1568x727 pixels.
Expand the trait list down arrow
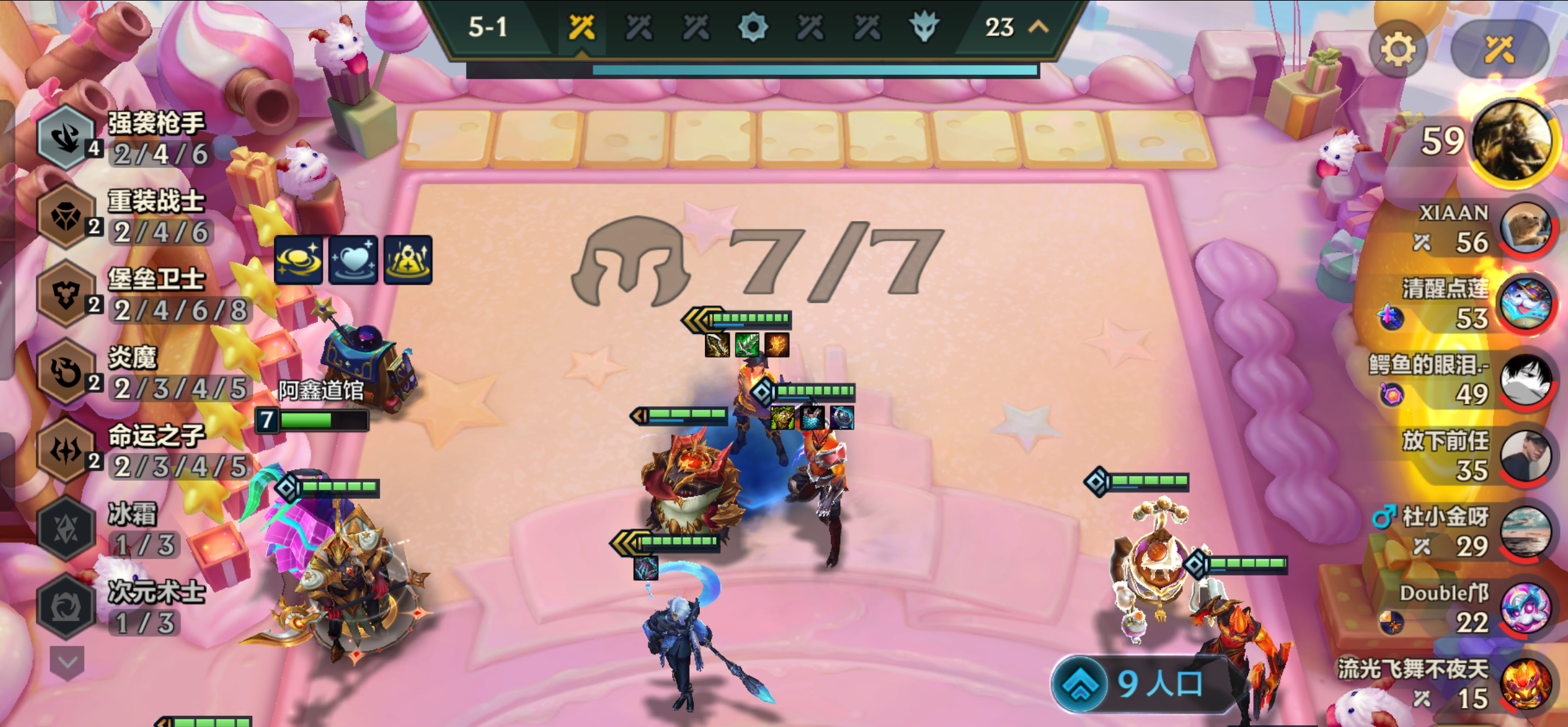pyautogui.click(x=67, y=662)
